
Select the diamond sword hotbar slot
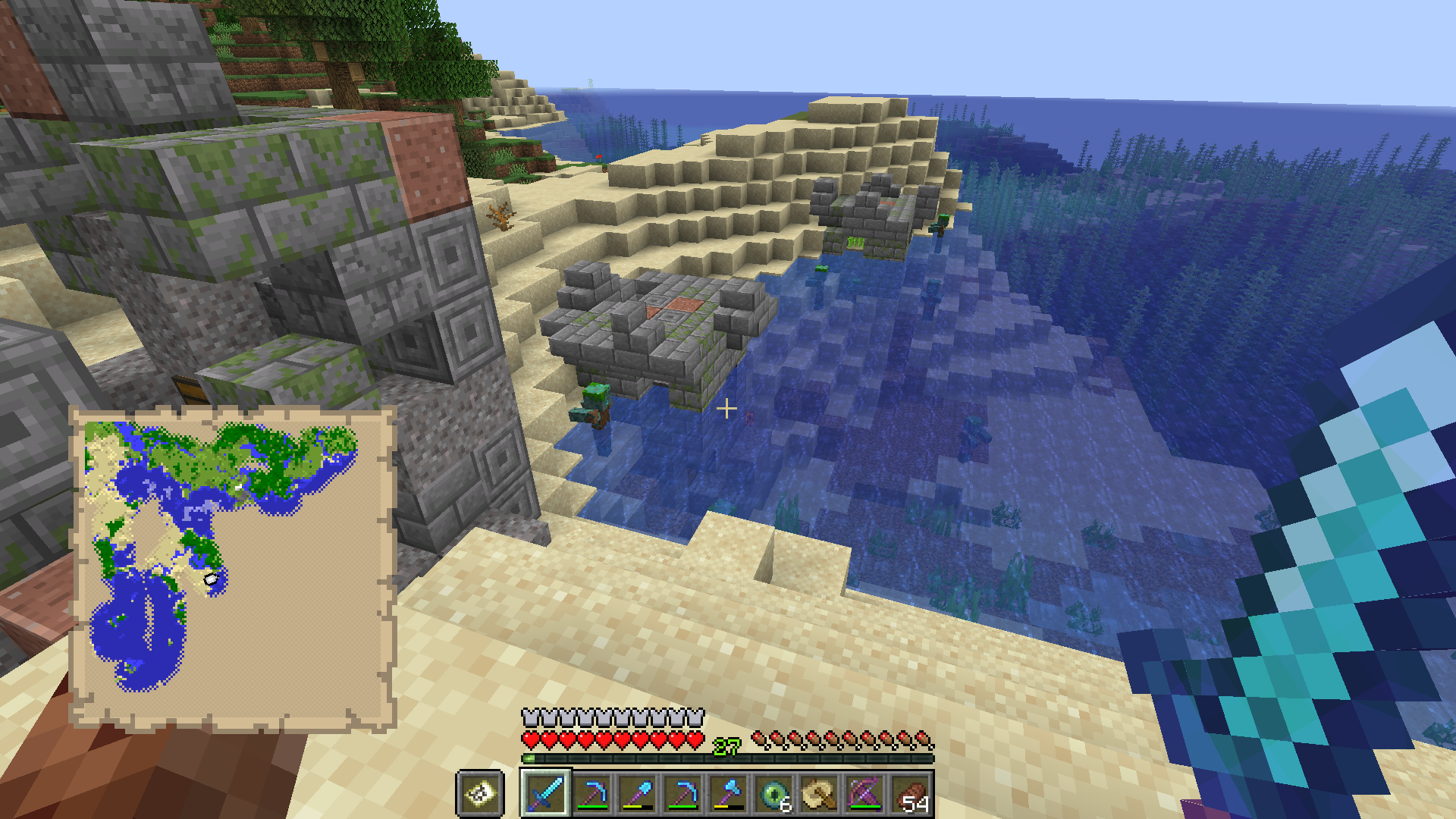coord(546,794)
